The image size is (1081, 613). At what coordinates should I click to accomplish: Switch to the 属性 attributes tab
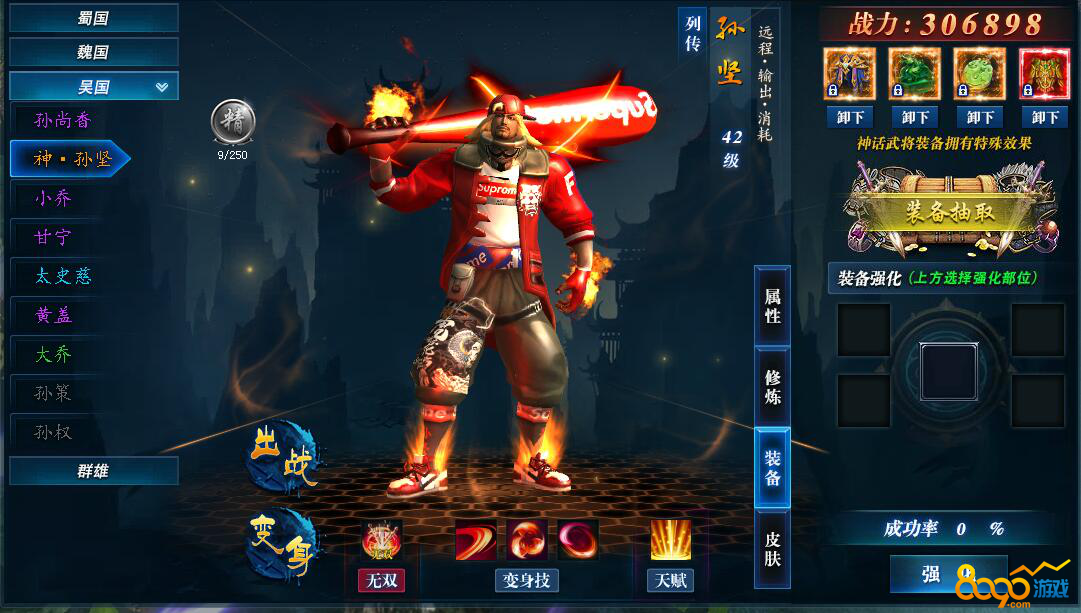772,305
